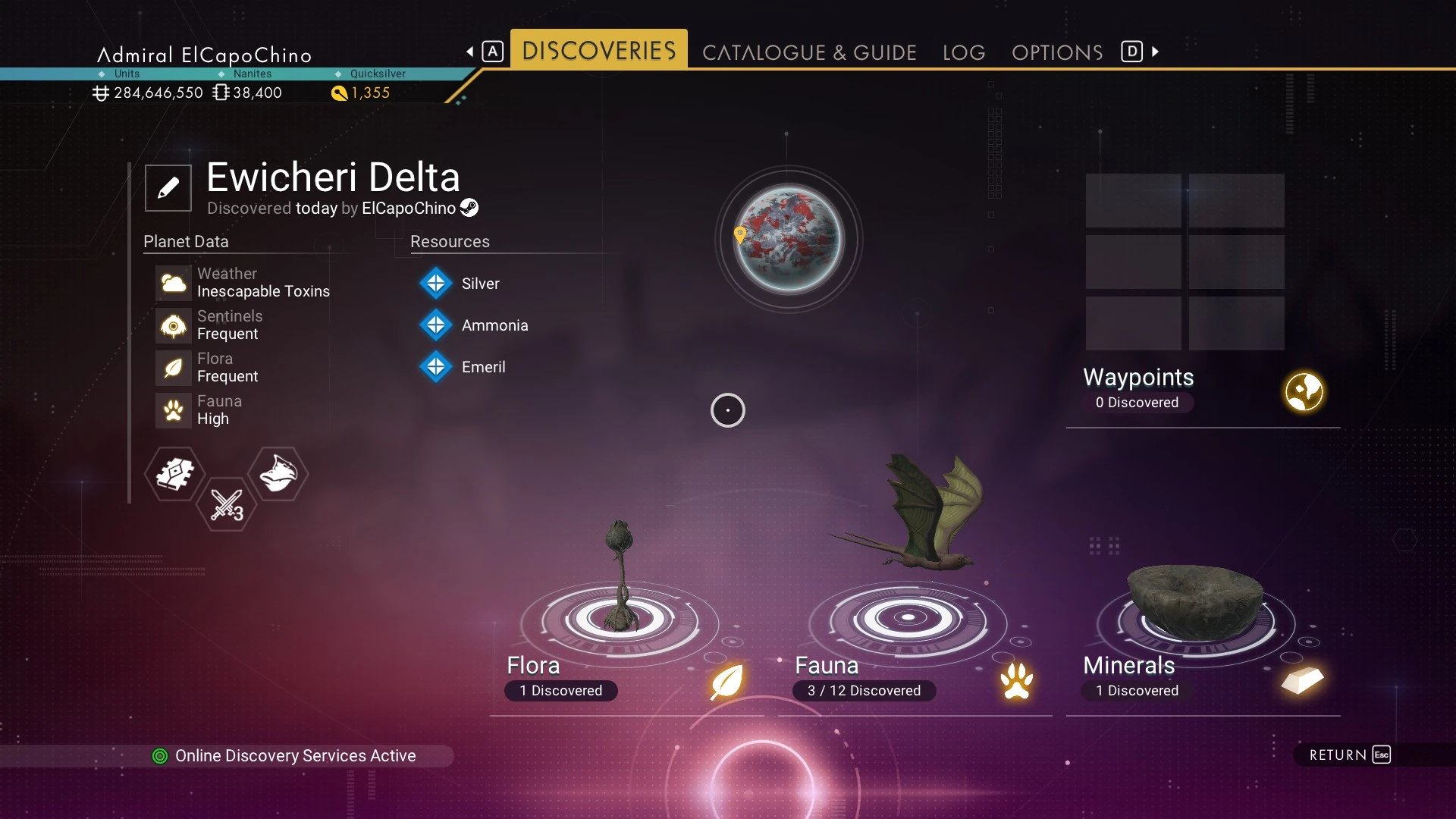This screenshot has width=1456, height=819.
Task: Go to next menu tab arrow
Action: pyautogui.click(x=1155, y=52)
